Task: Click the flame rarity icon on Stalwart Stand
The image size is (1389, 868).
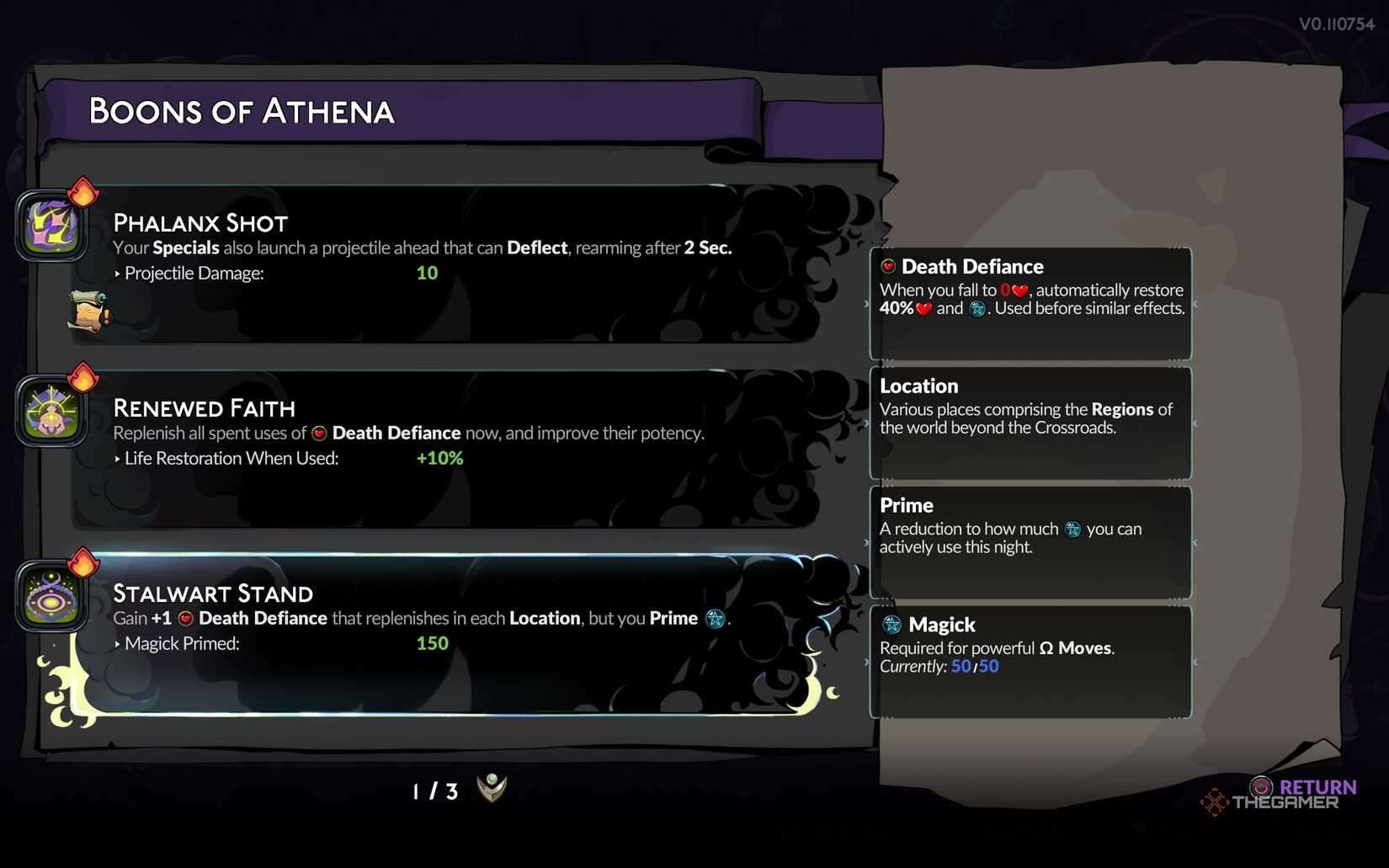Action: click(x=84, y=565)
